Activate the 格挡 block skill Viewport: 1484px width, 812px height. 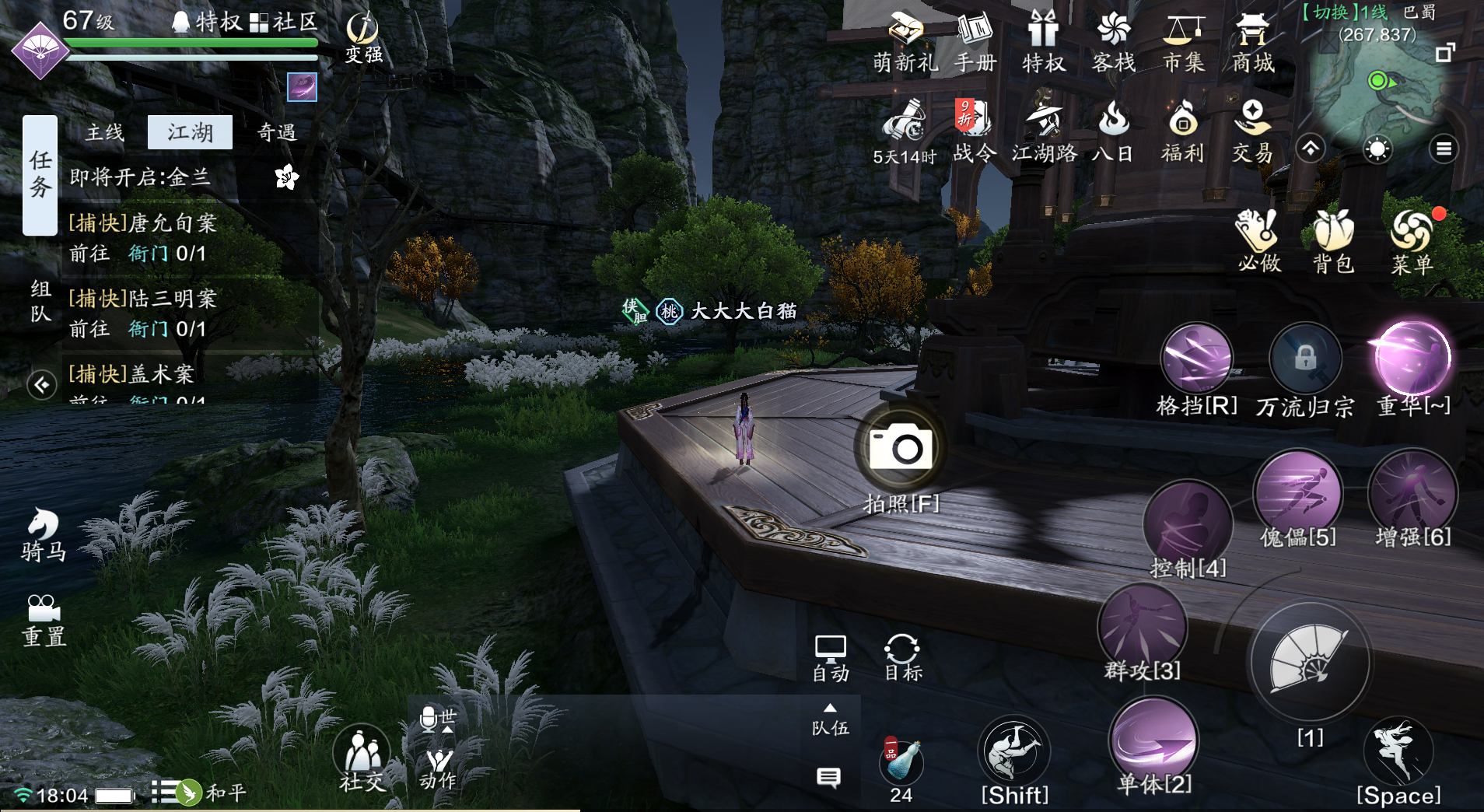coord(1196,359)
